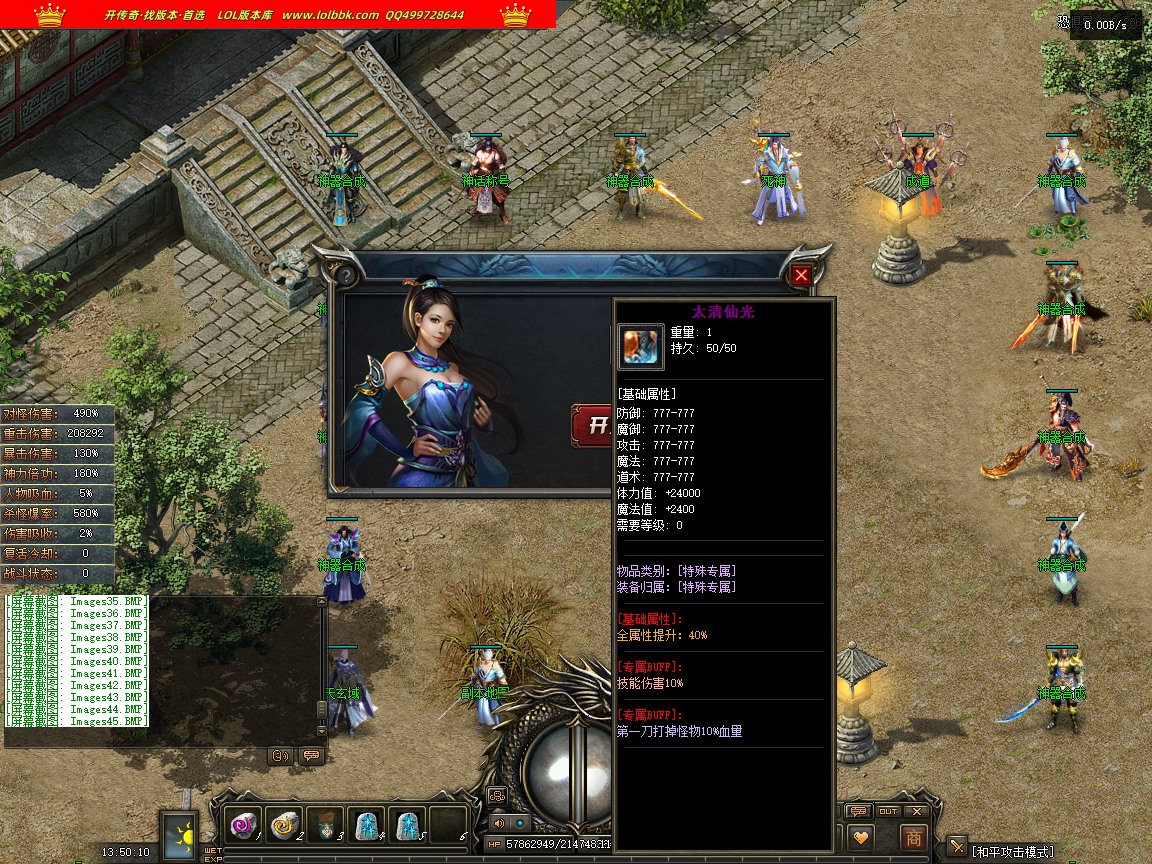
Task: Use the orange spiral stone in hotbar slot 2
Action: 285,825
